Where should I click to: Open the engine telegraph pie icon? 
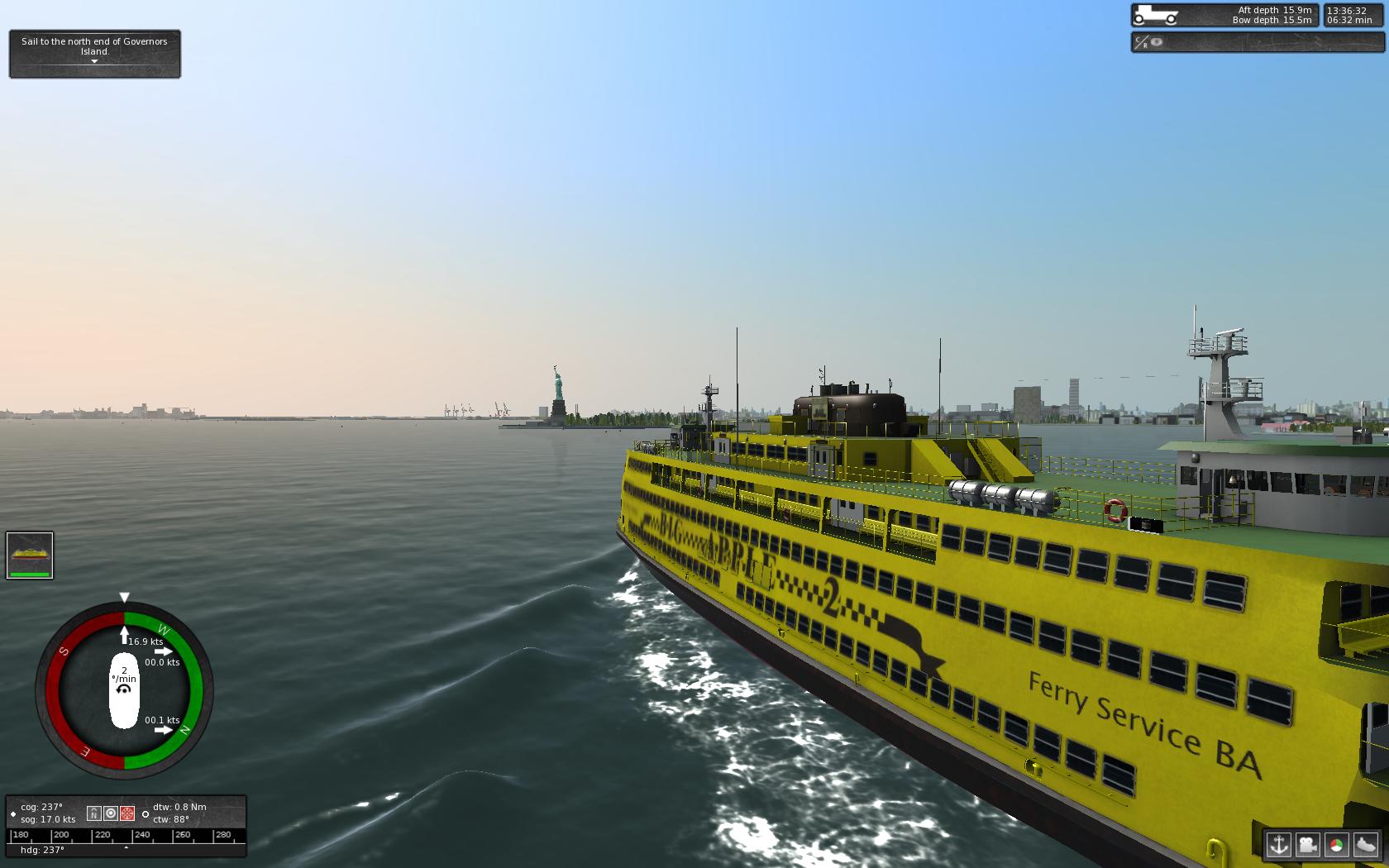pos(1336,844)
